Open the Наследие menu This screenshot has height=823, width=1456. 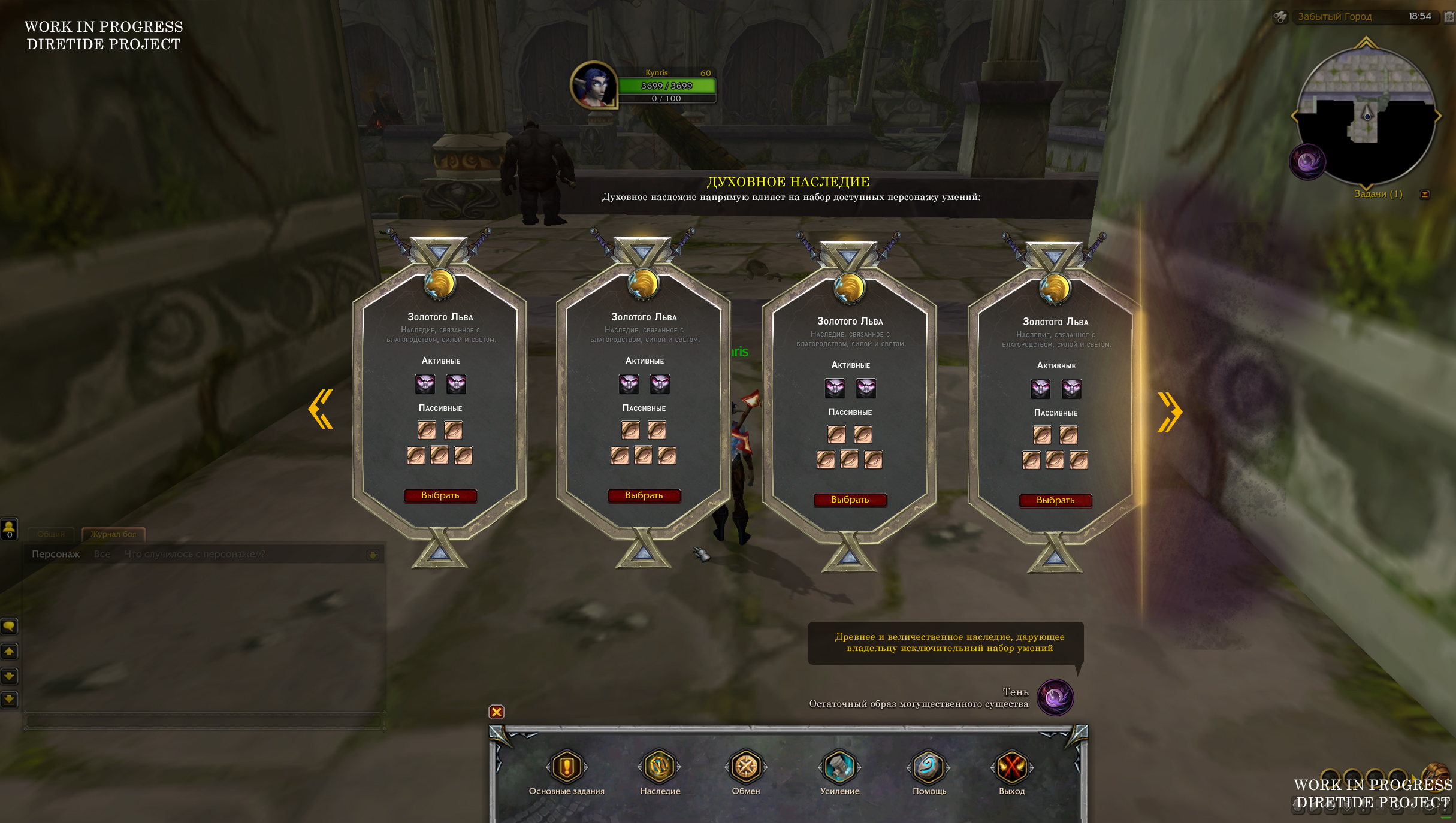[659, 767]
